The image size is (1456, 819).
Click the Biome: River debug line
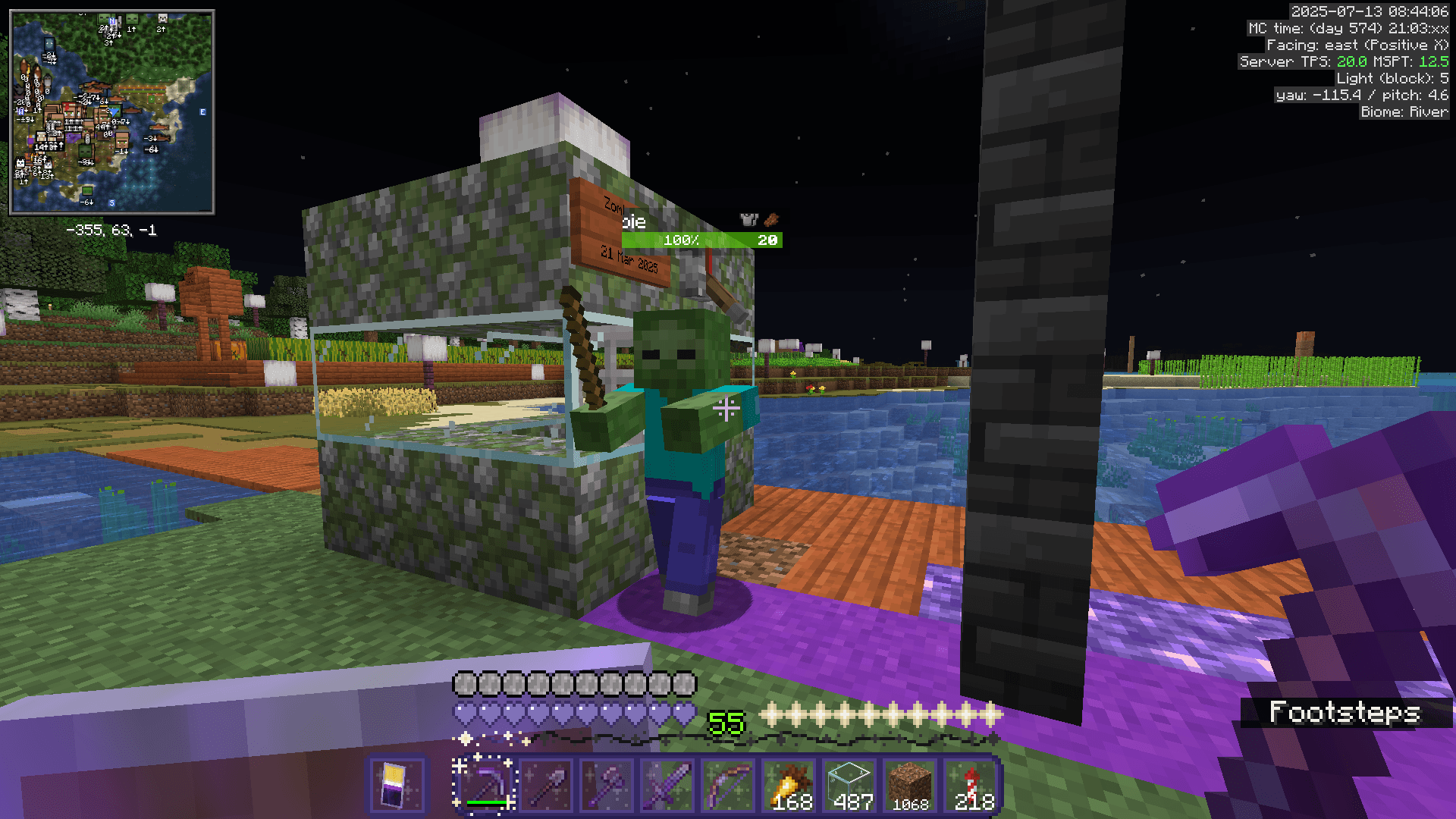(x=1404, y=111)
